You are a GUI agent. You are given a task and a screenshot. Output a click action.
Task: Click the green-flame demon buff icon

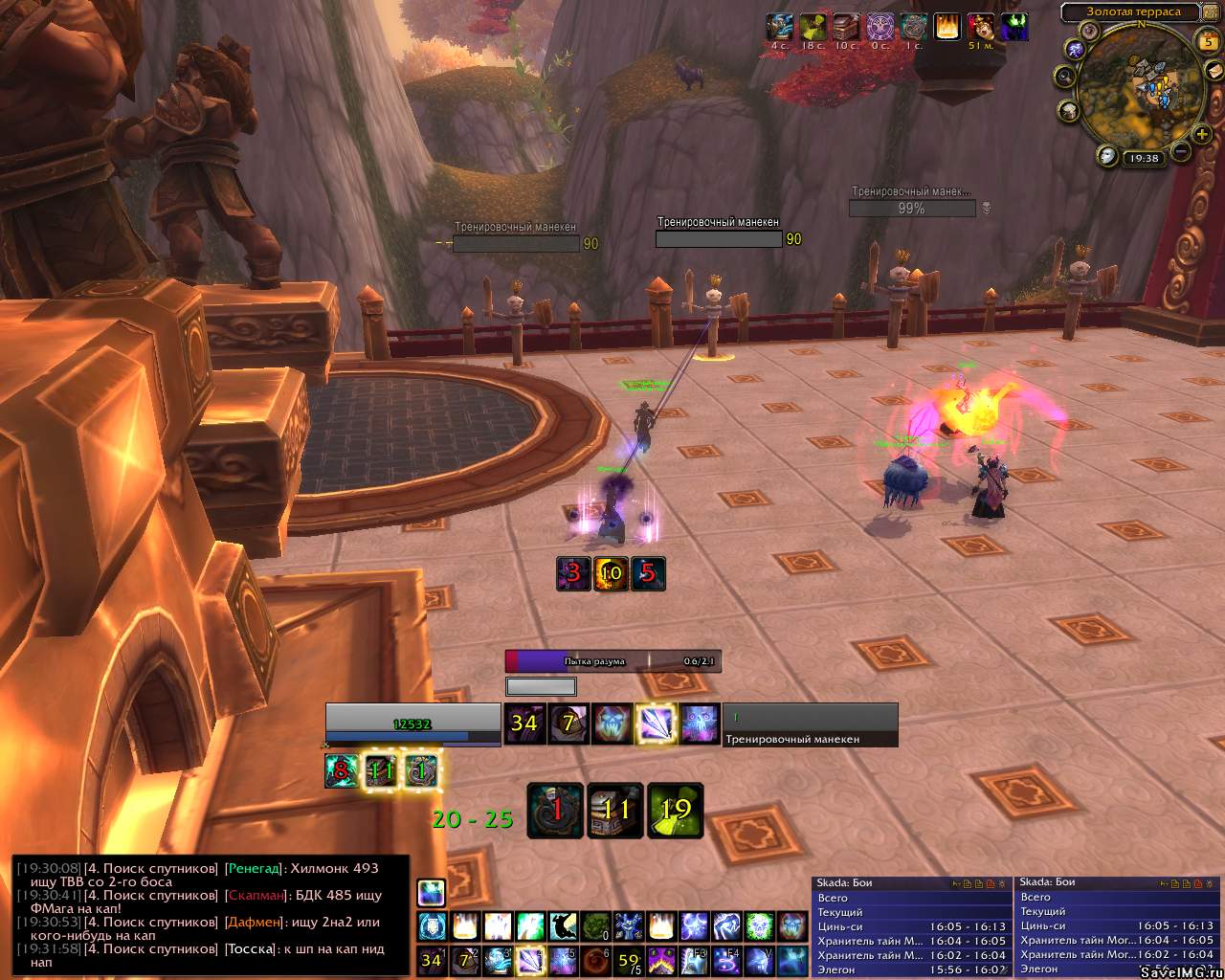tap(1013, 26)
